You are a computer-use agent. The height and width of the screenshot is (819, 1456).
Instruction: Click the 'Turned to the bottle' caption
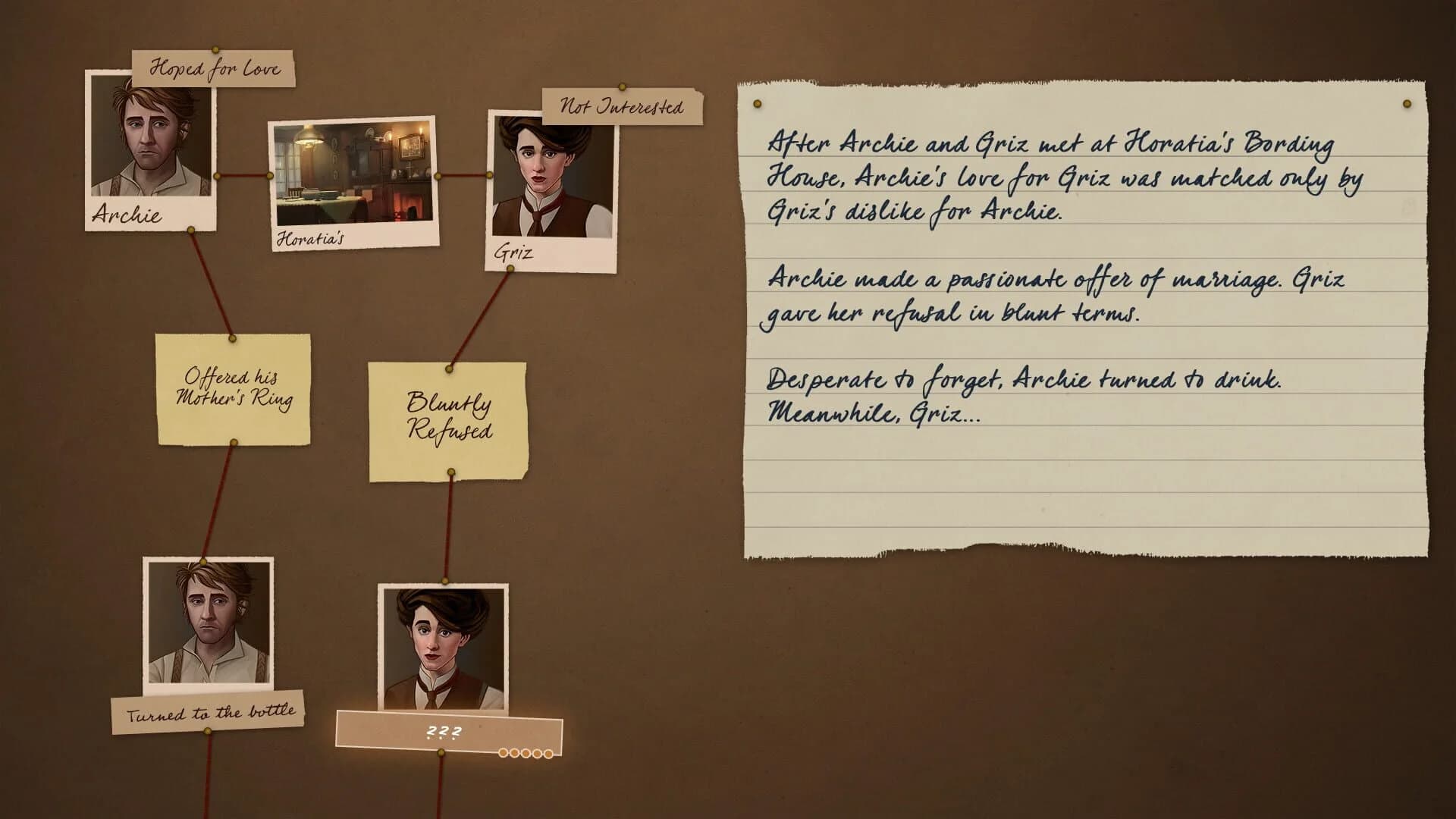(x=210, y=711)
